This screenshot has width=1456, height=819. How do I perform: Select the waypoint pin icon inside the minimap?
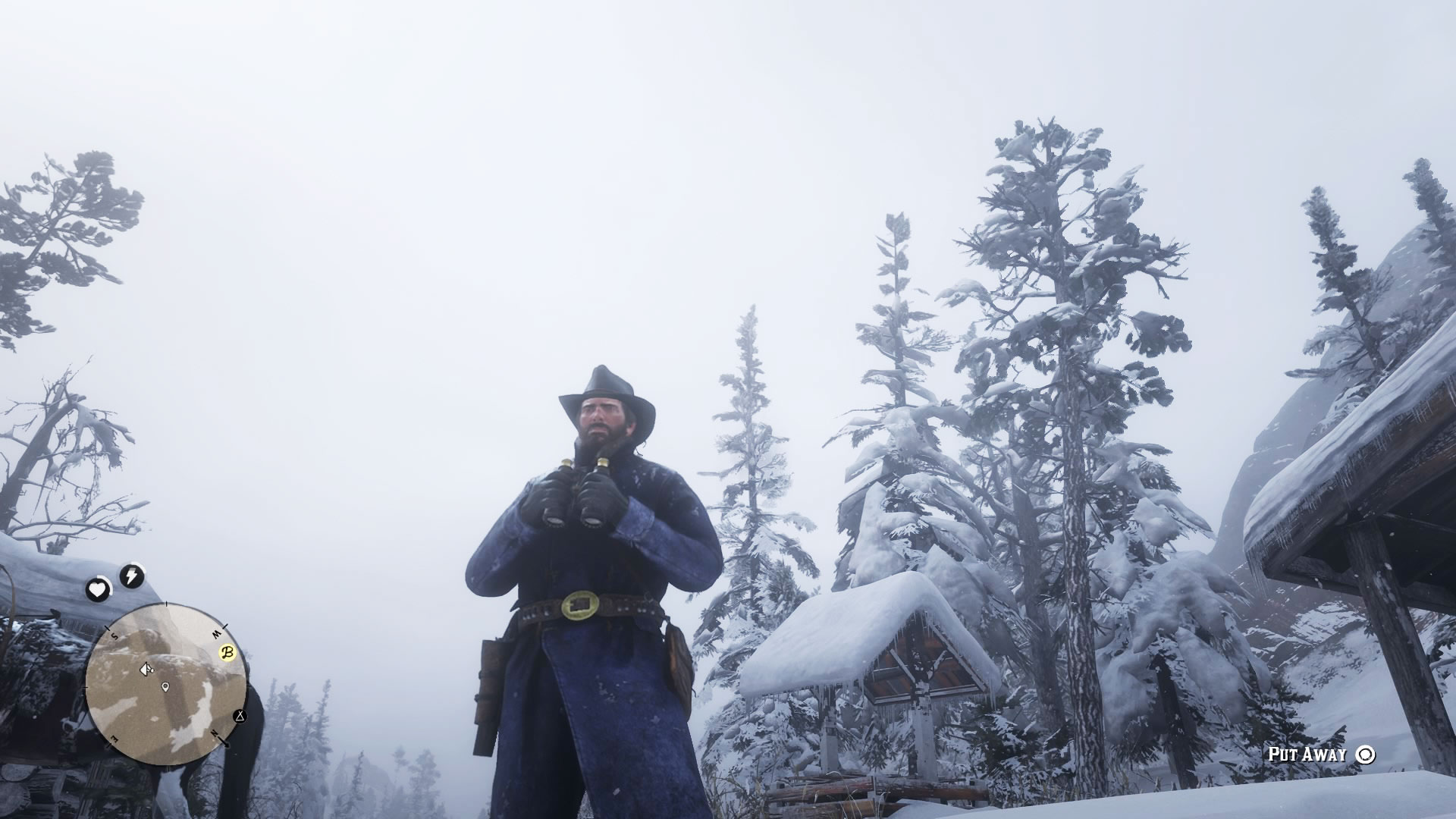165,686
